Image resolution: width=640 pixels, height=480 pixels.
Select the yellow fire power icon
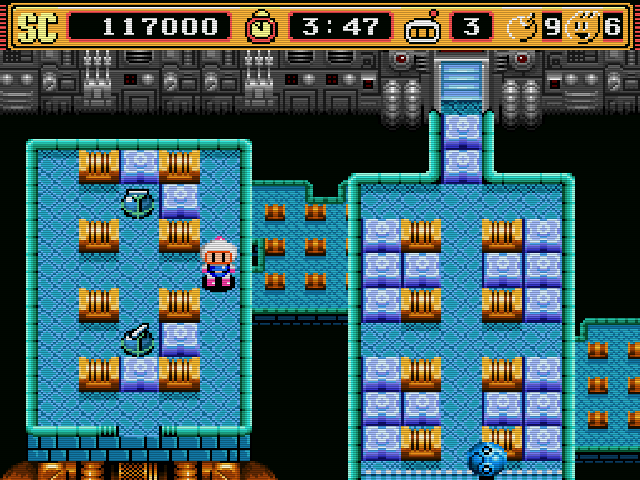583,27
